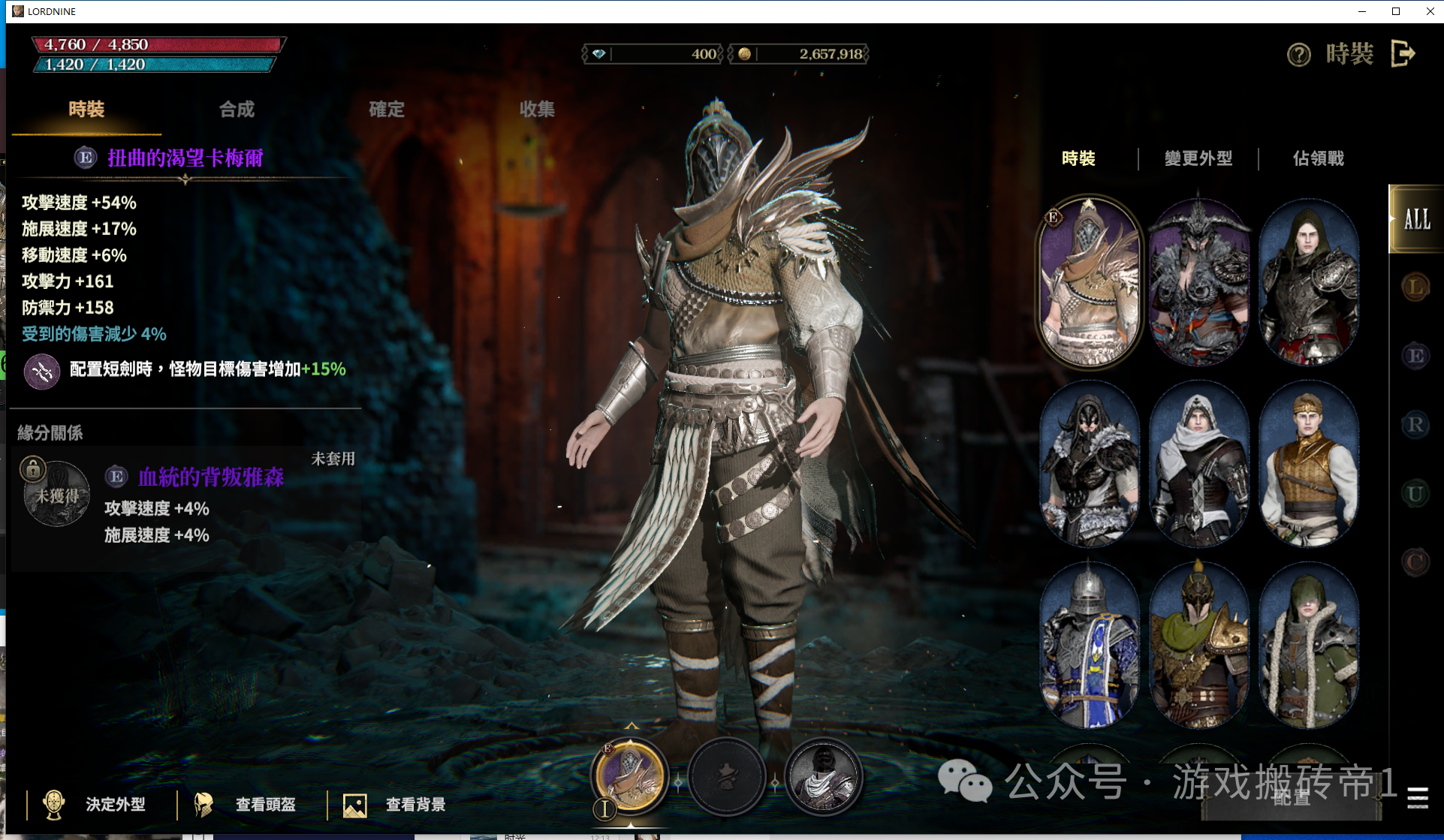Open the 佔領戰 tab
Image resolution: width=1444 pixels, height=840 pixels.
(x=1318, y=158)
